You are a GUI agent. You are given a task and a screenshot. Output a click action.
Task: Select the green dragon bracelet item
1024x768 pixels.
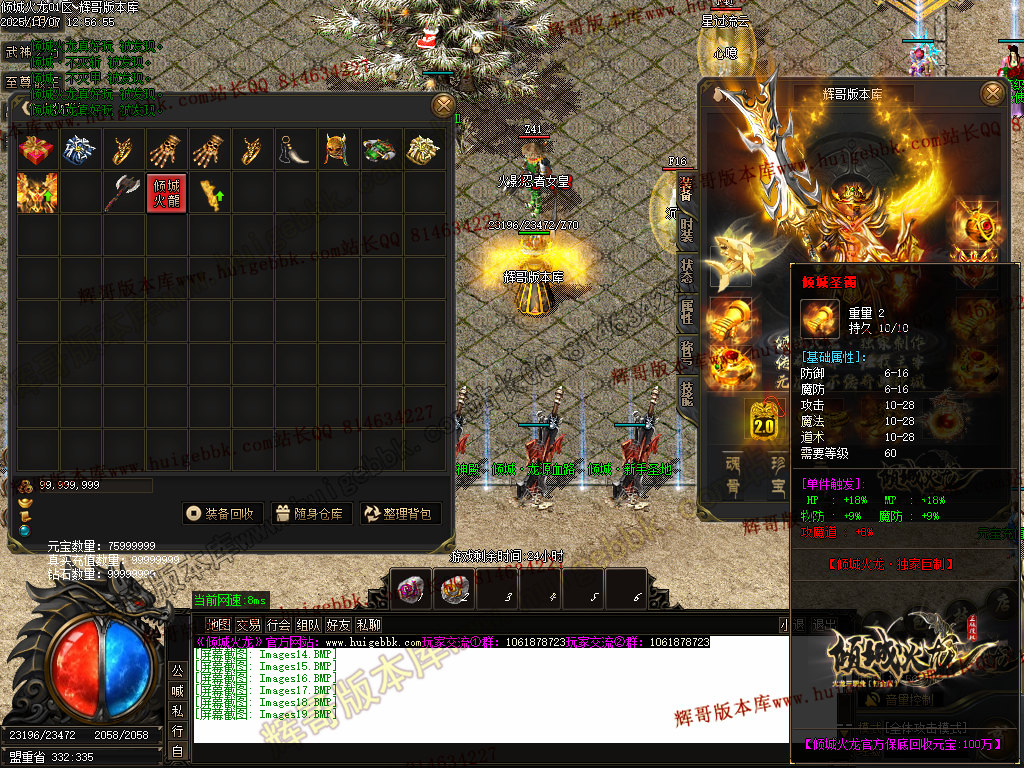tap(378, 150)
